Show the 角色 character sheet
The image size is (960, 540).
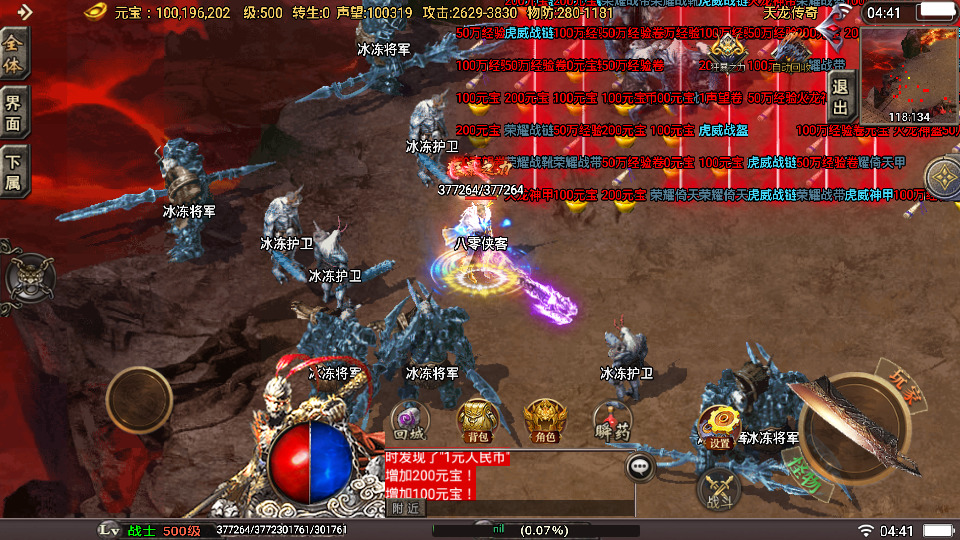(x=545, y=422)
